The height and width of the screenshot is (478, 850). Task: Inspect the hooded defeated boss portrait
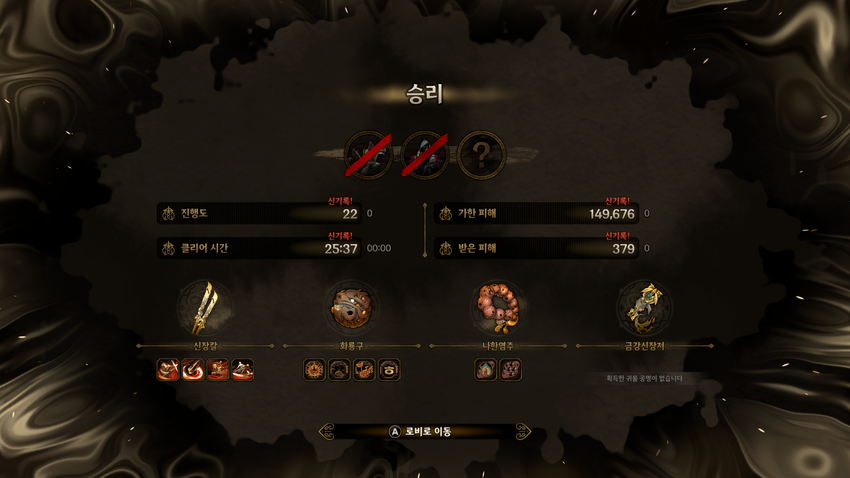click(x=424, y=155)
